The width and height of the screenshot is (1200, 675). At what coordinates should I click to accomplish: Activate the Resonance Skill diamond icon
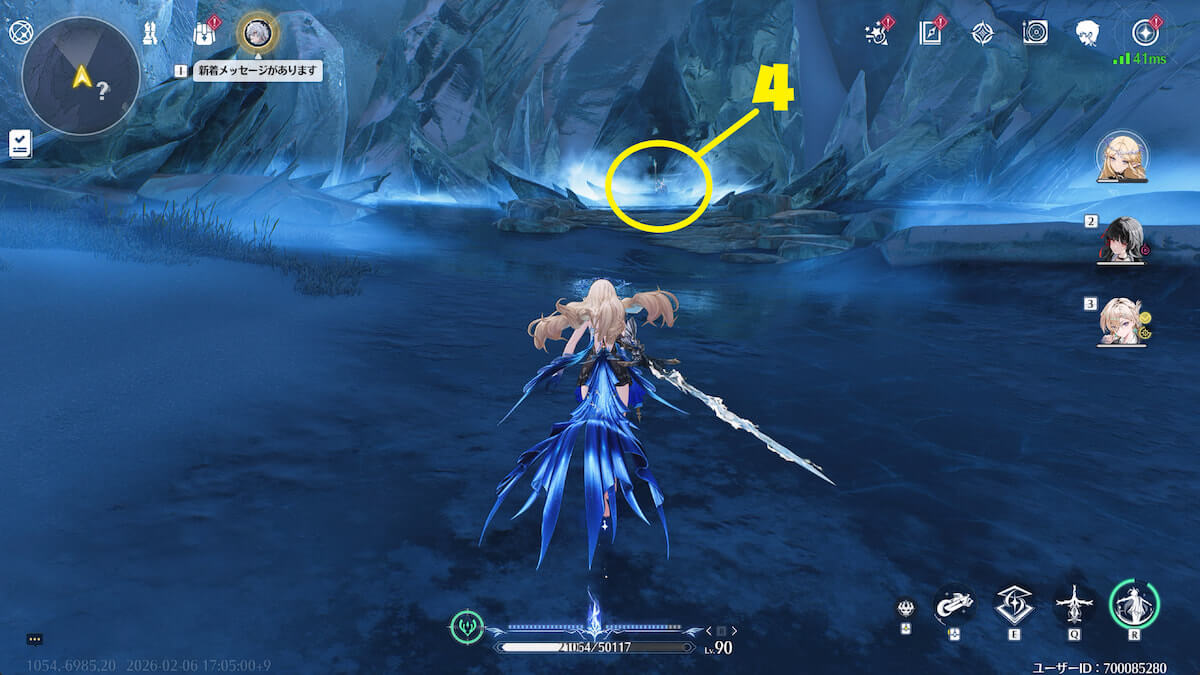pos(1013,605)
